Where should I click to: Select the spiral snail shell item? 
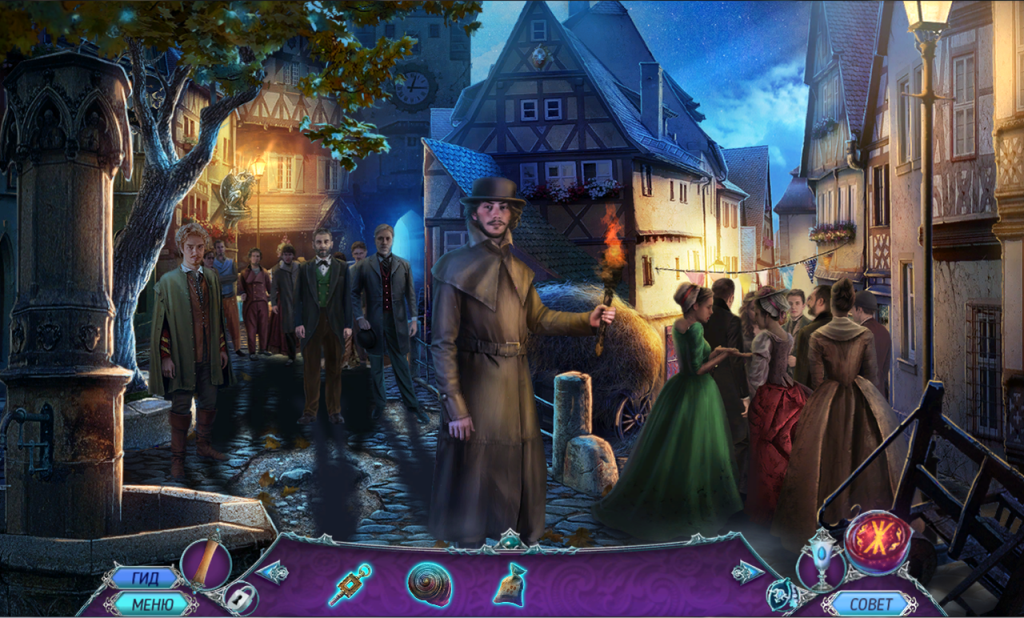tap(429, 584)
